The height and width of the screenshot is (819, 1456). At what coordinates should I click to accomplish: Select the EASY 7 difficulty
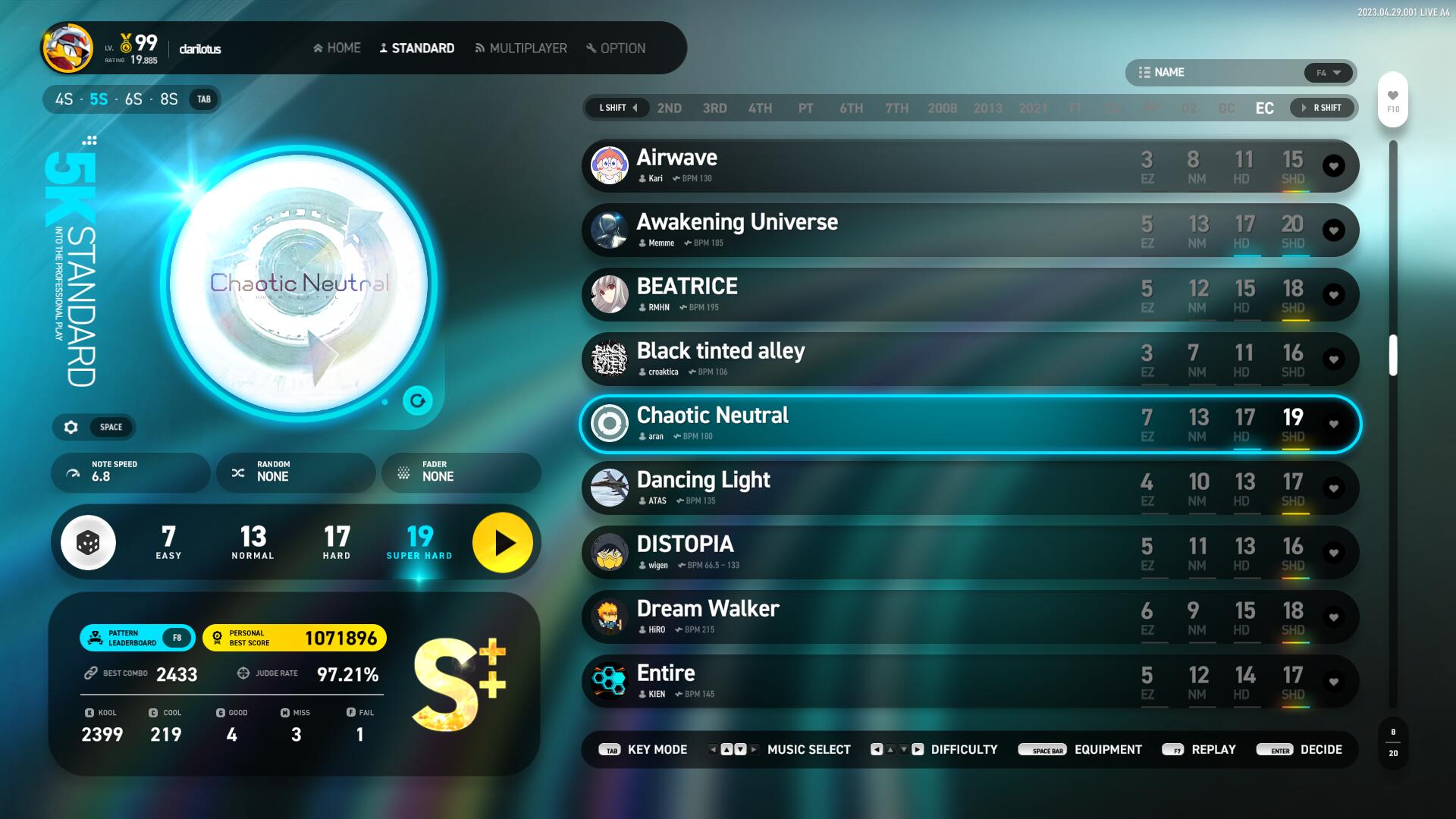pyautogui.click(x=168, y=542)
